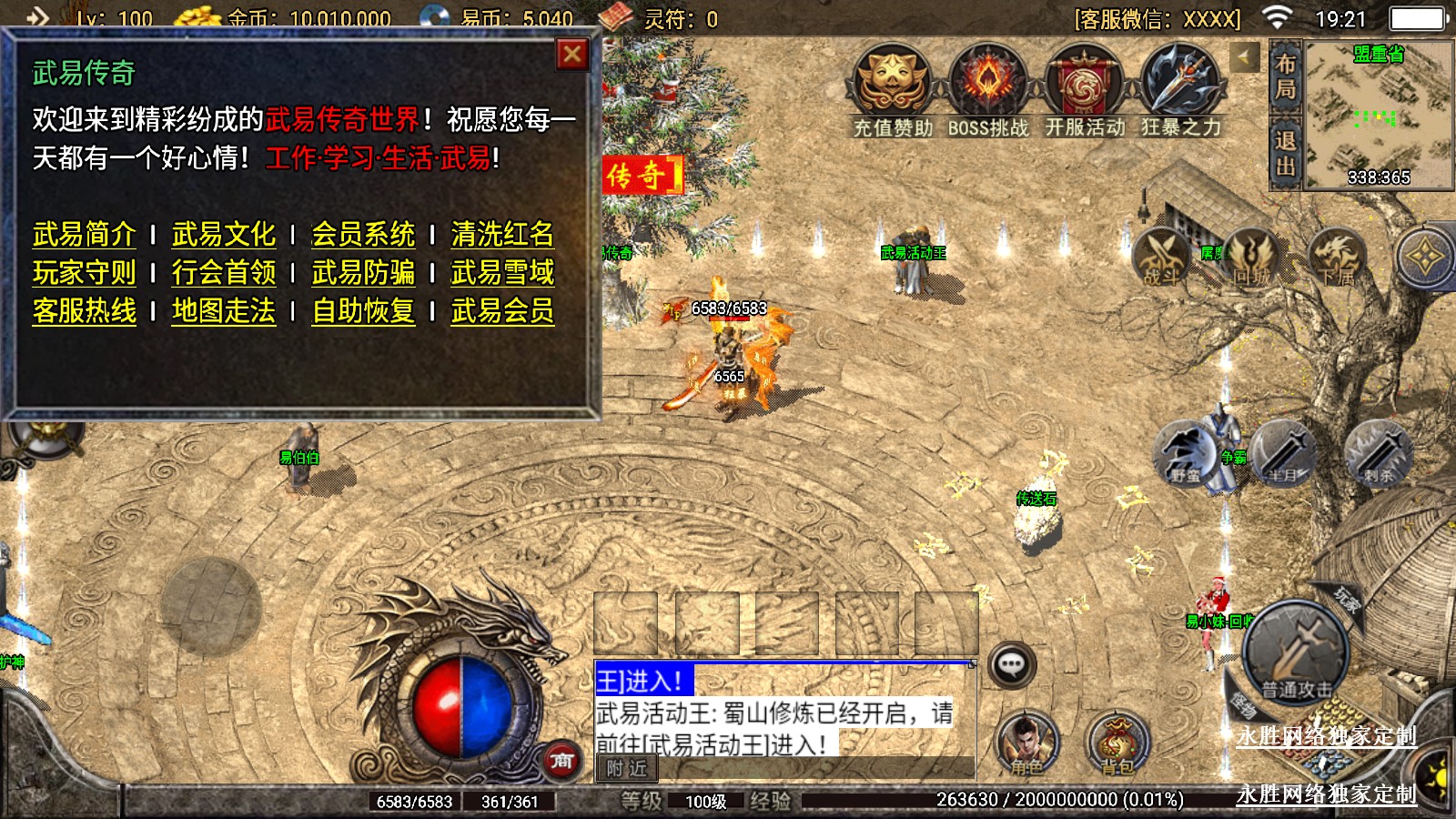This screenshot has height=819, width=1456.
Task: Open the 客服热线 link
Action: [84, 311]
